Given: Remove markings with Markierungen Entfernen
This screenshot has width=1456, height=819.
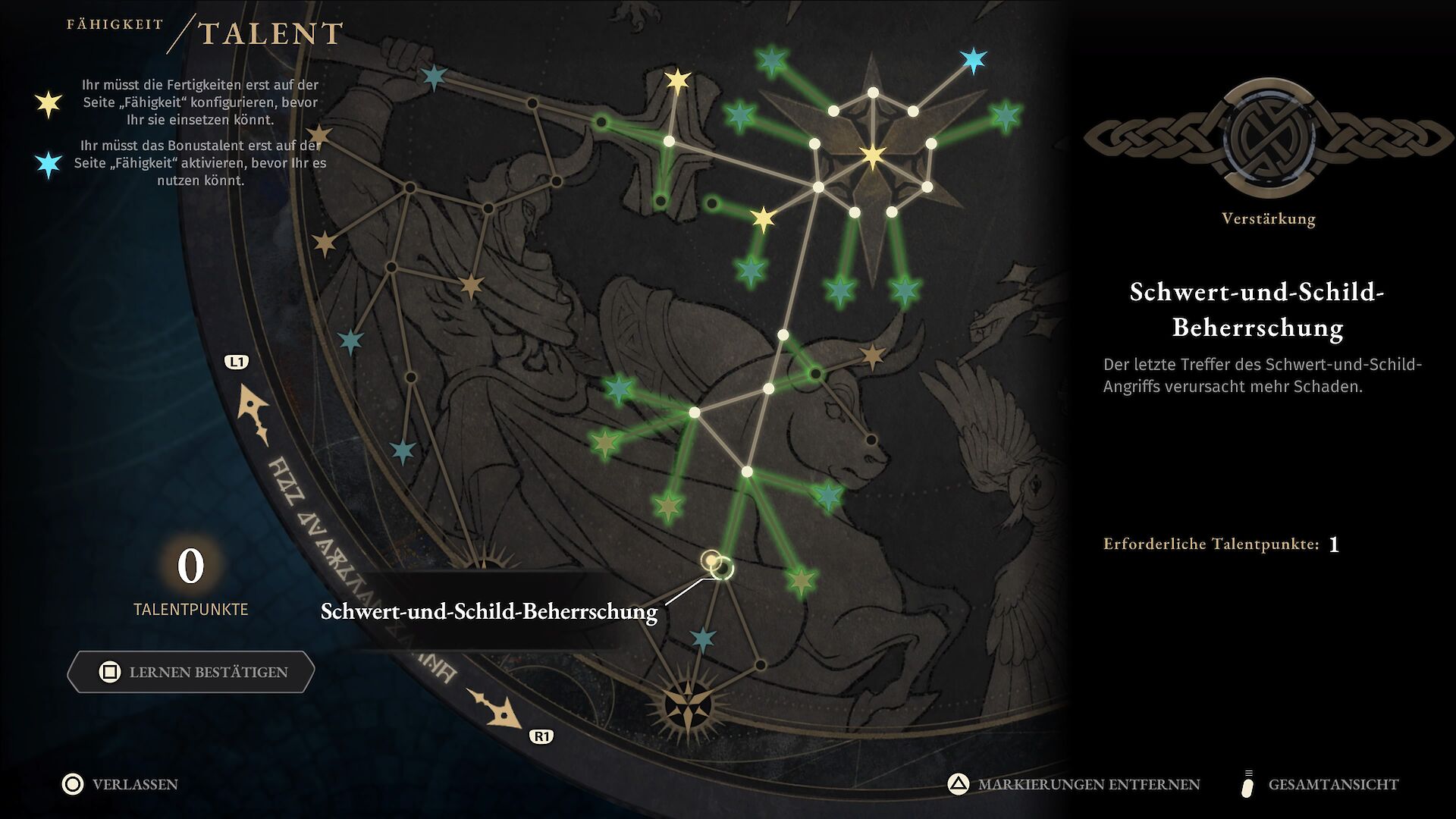Looking at the screenshot, I should click(x=1075, y=784).
